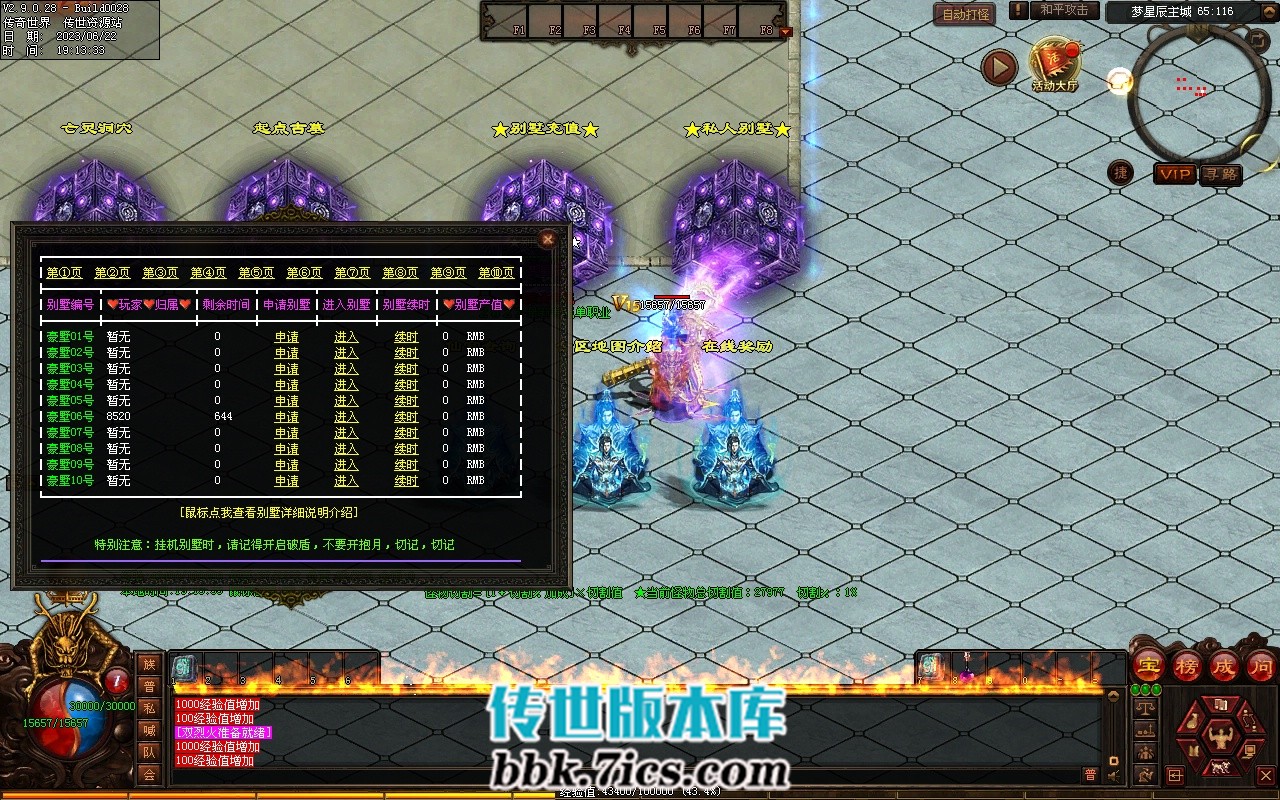Image resolution: width=1280 pixels, height=800 pixels.
Task: Open the VIP panel
Action: point(1175,174)
